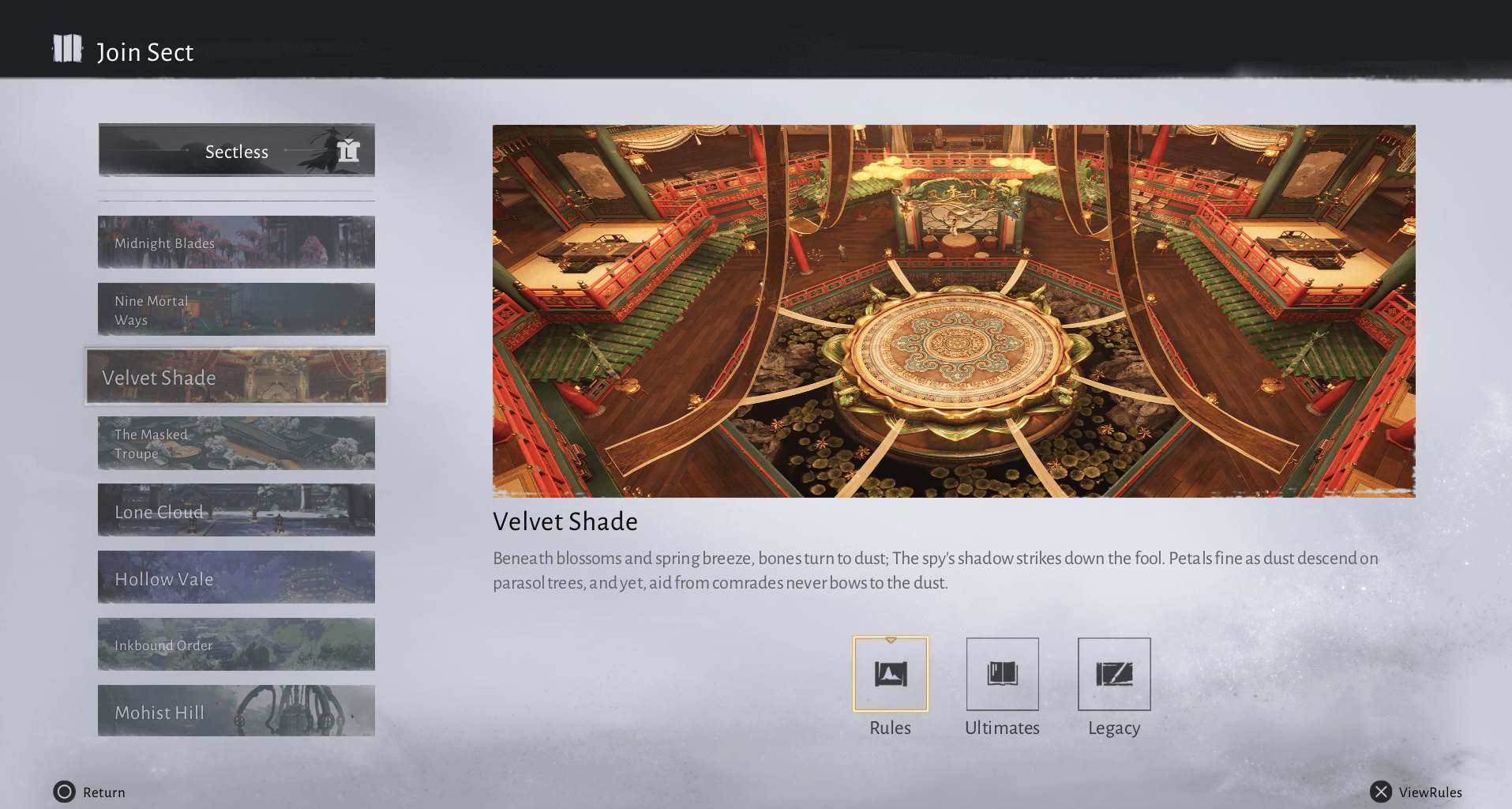Image resolution: width=1512 pixels, height=809 pixels.
Task: Select the Nine Mortal Ways sect
Action: tap(236, 310)
